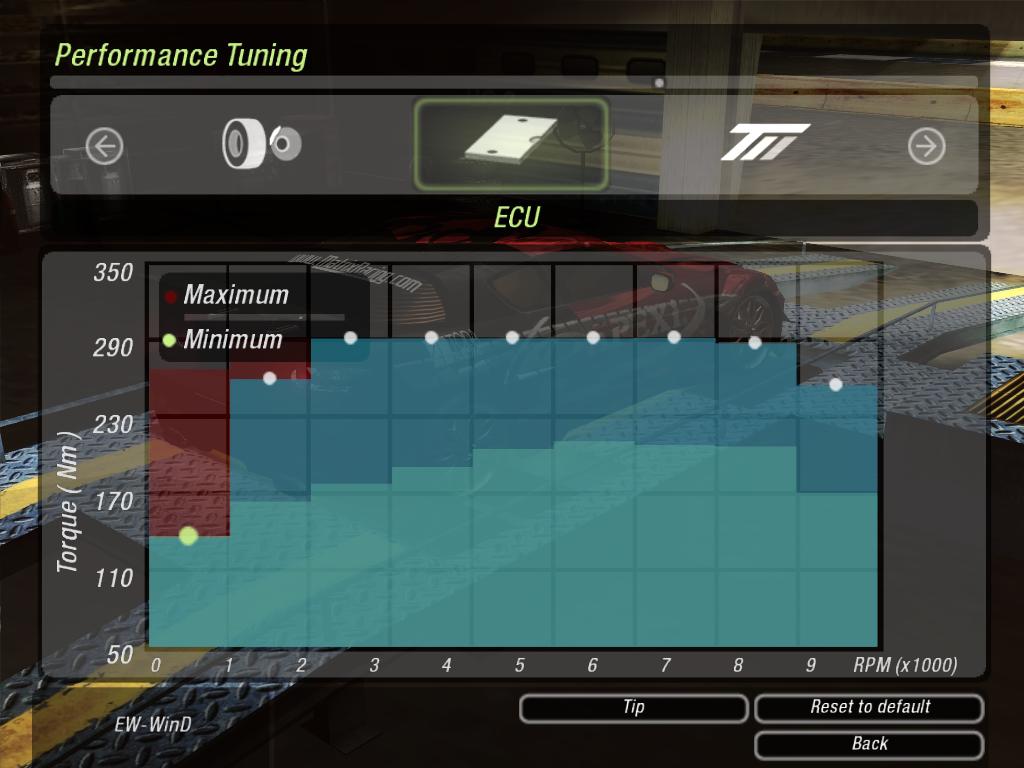
Task: Adjust torque point between 1000 and 2000 RPM
Action: 269,378
